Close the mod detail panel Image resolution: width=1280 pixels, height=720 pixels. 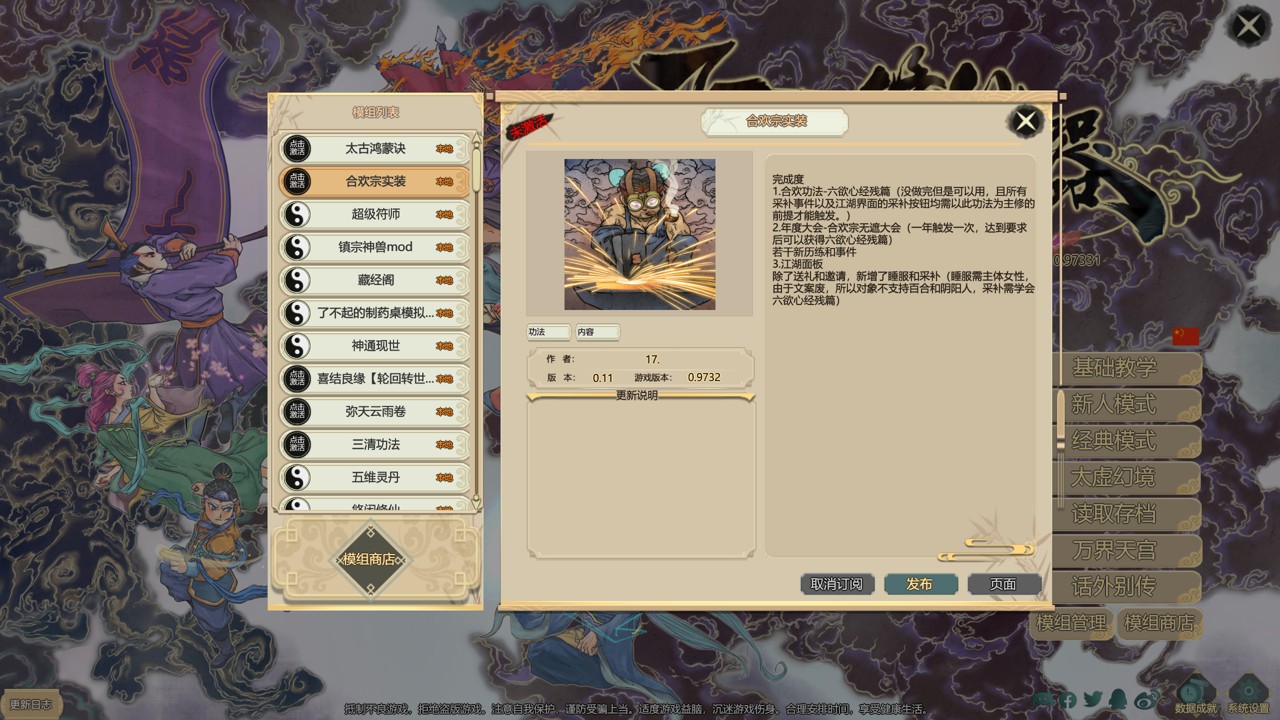coord(1025,122)
